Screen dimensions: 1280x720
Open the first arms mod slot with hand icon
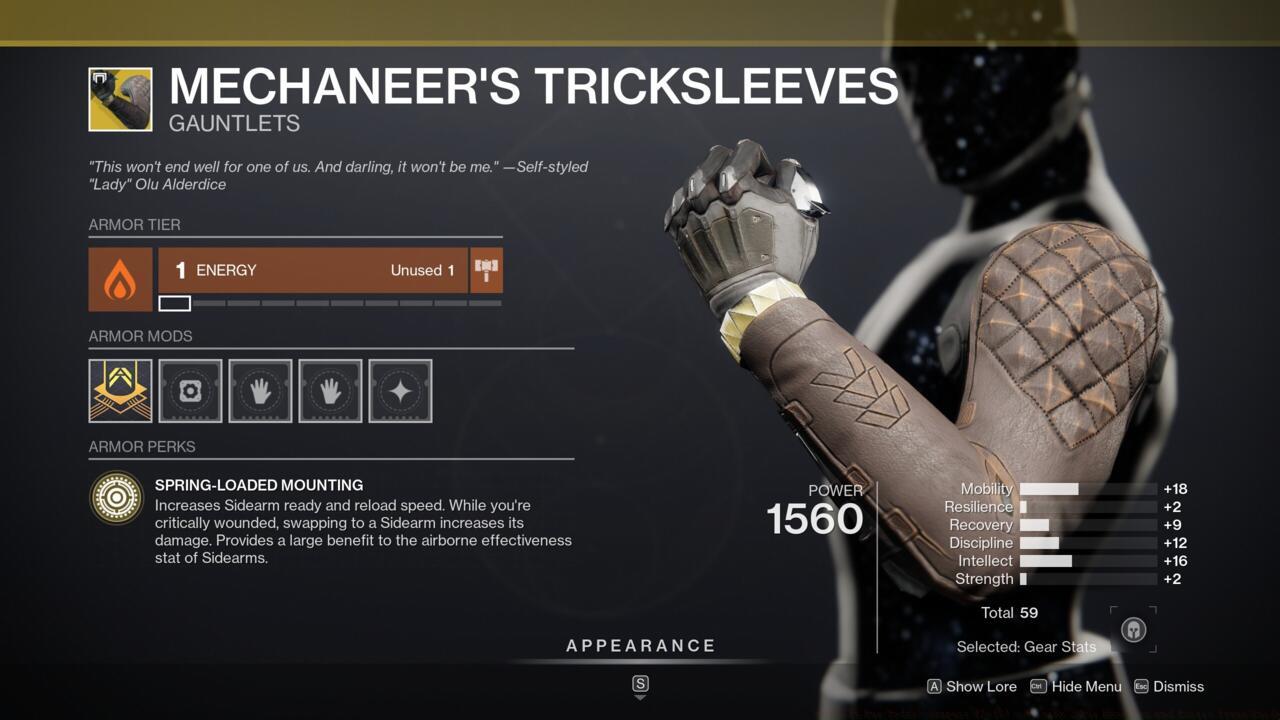coord(260,390)
